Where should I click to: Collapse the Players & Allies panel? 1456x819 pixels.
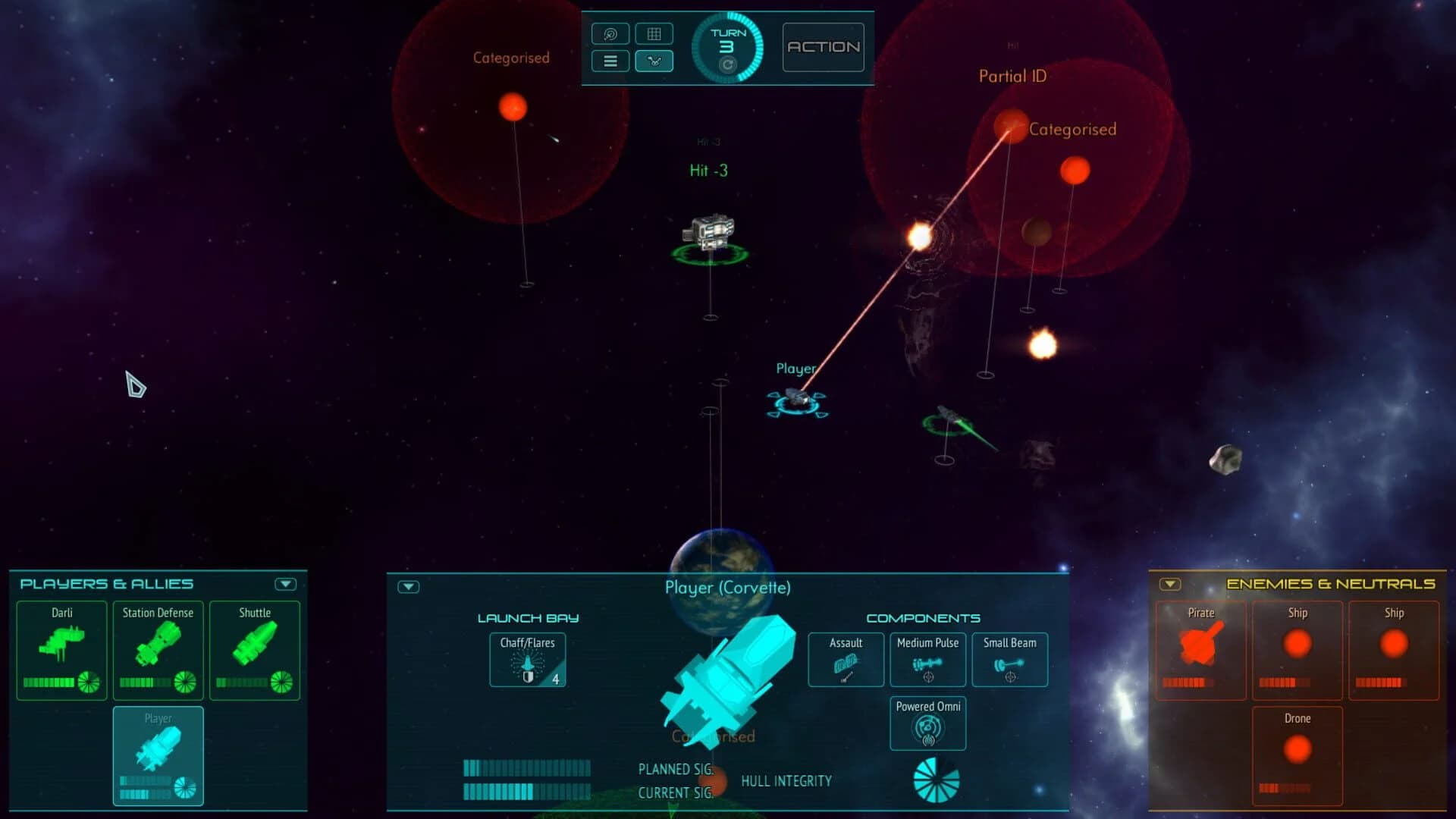click(x=285, y=583)
